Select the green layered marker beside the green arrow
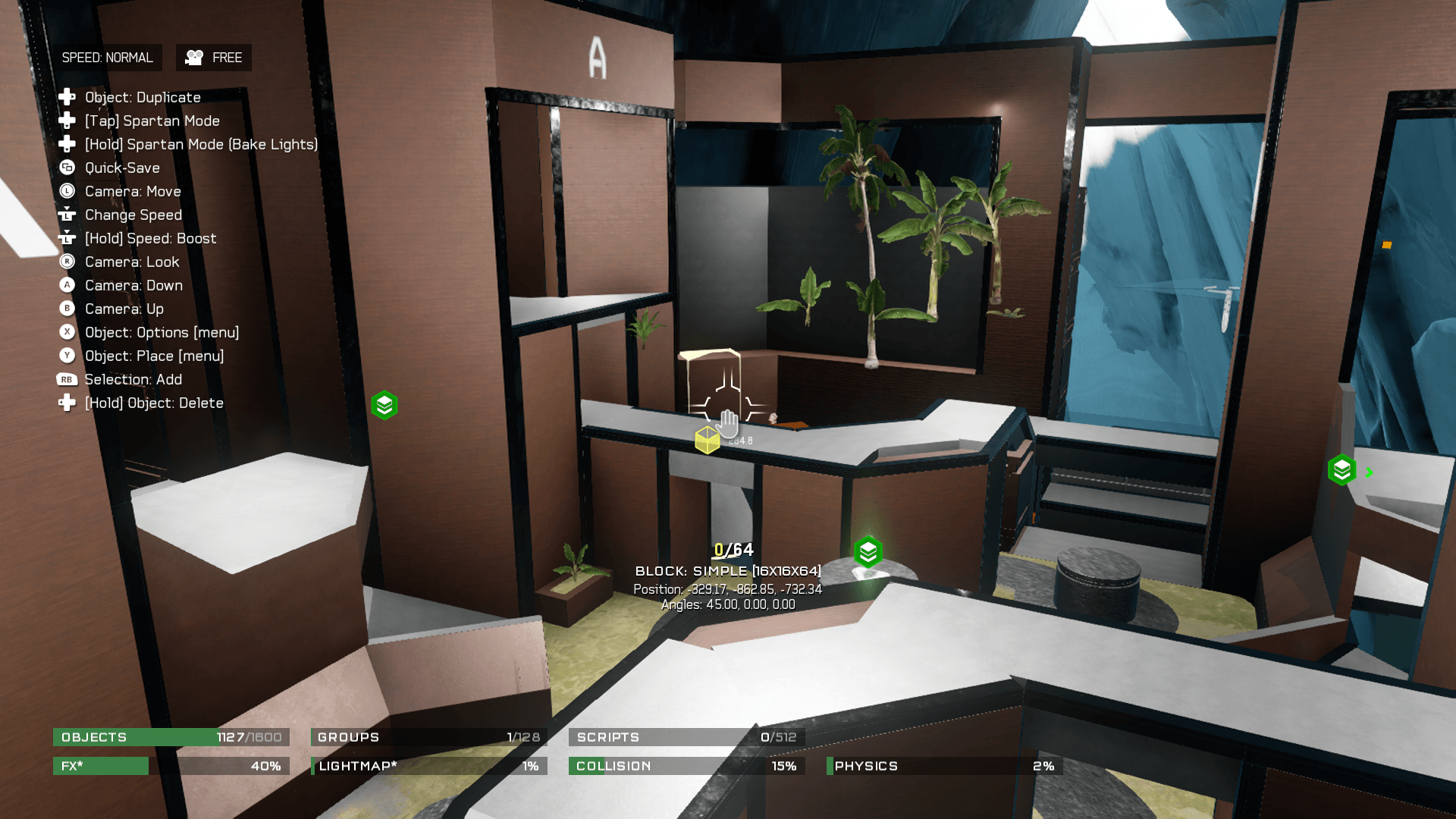This screenshot has height=819, width=1456. 1341,470
